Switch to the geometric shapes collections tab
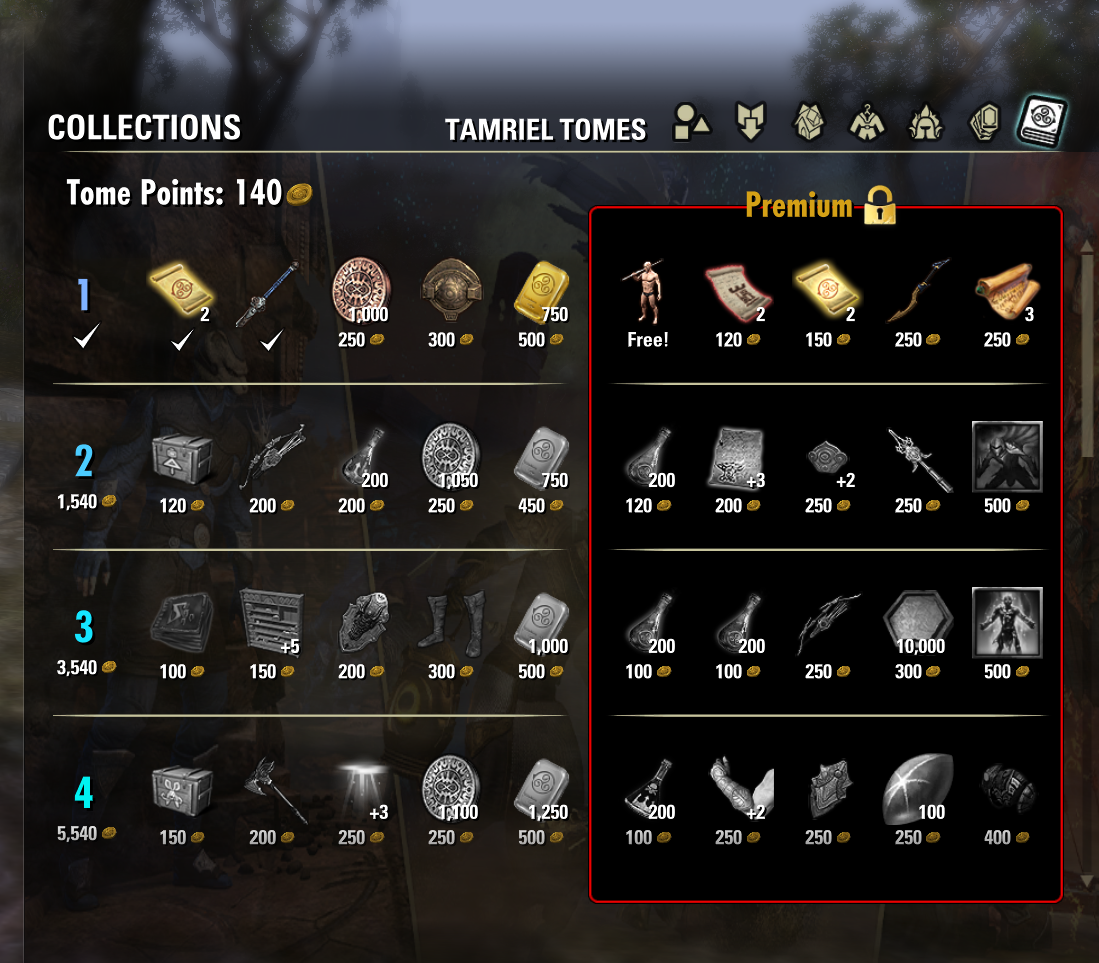1099x963 pixels. (692, 123)
